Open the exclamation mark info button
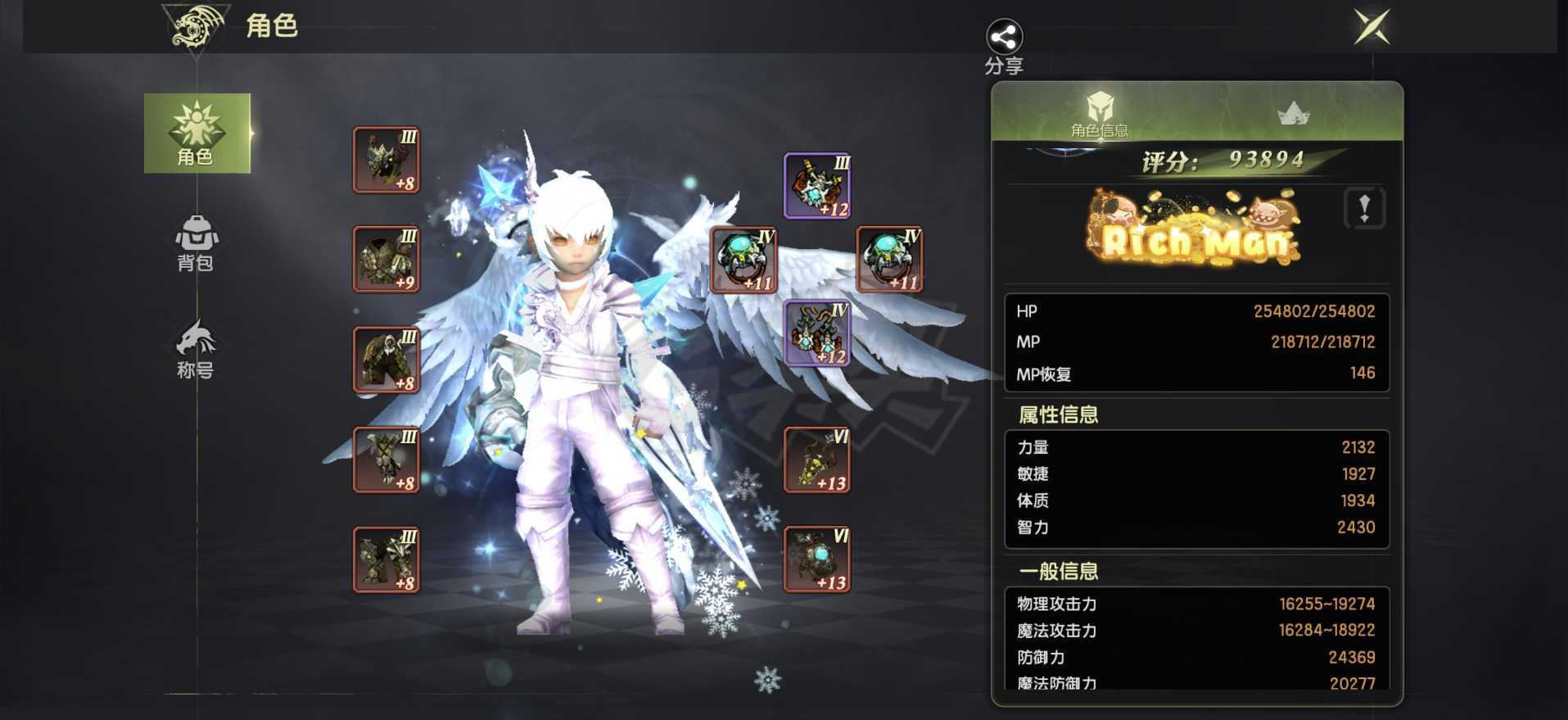 (1364, 208)
